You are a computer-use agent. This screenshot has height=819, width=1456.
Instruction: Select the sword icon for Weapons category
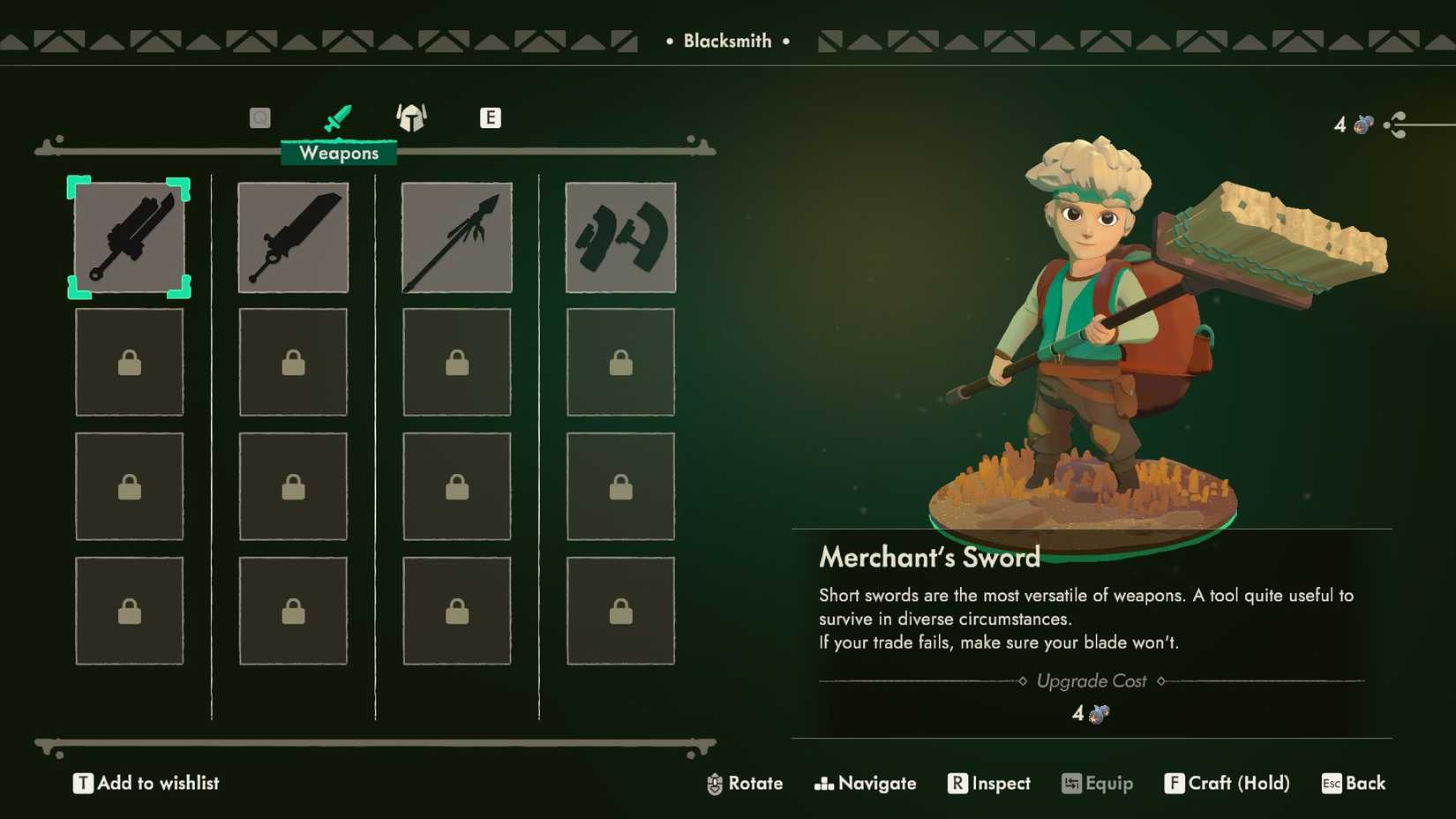(x=338, y=116)
